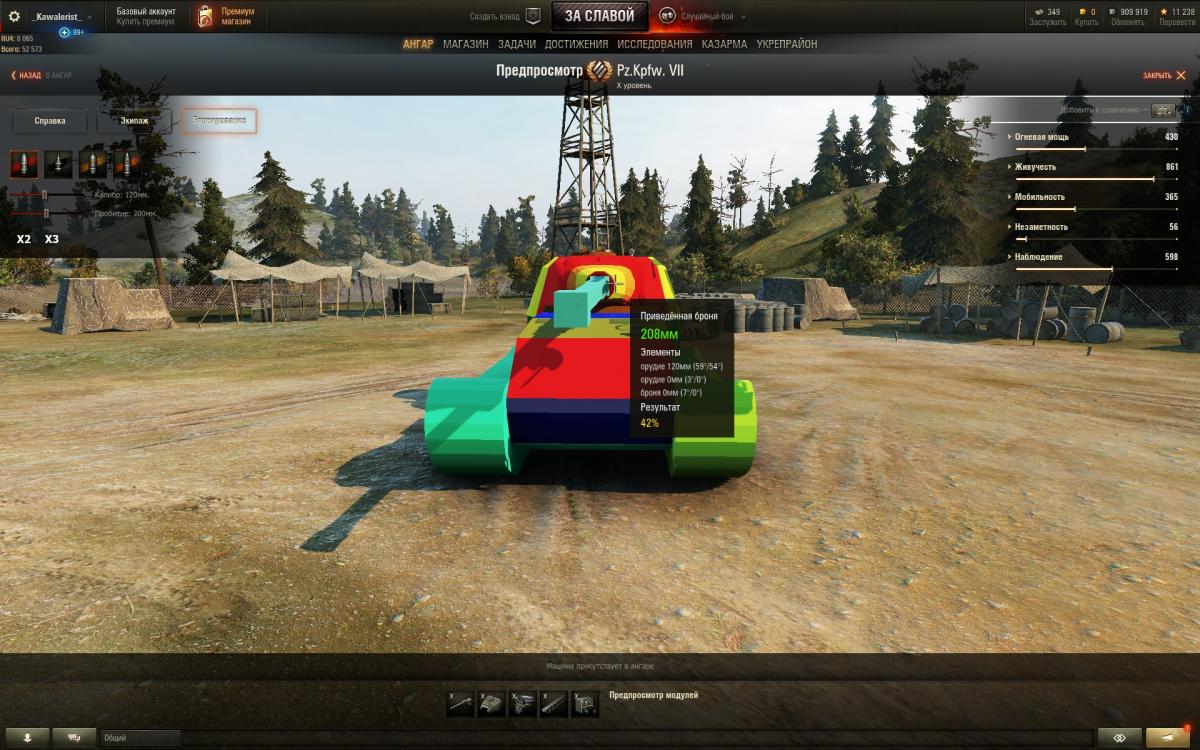Add vehicle to comparison
Image resolution: width=1200 pixels, height=750 pixels.
coord(1162,110)
